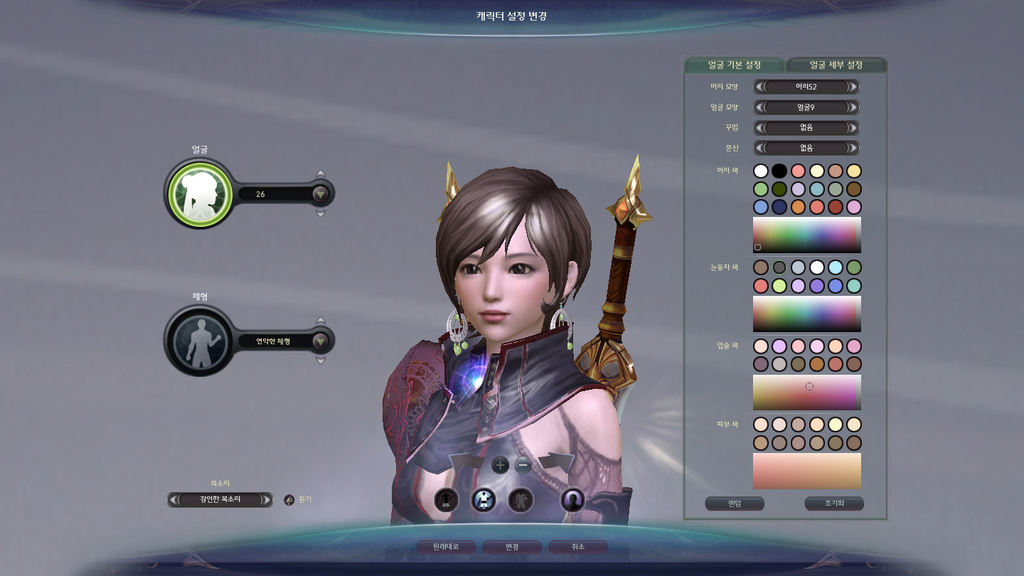Click the lip color gradient picker
1024x576 pixels.
pos(806,392)
